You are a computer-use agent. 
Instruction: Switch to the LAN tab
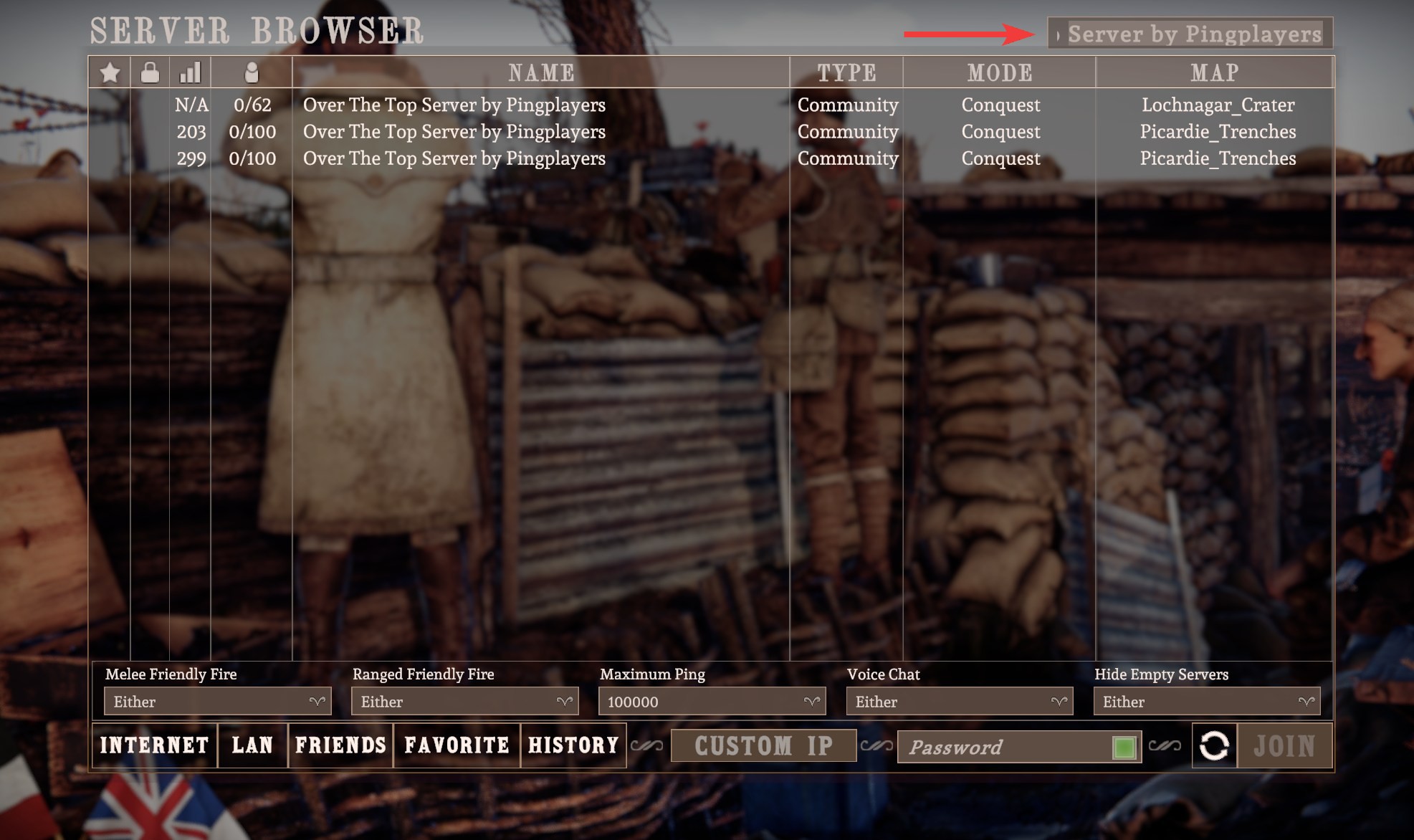[x=252, y=745]
